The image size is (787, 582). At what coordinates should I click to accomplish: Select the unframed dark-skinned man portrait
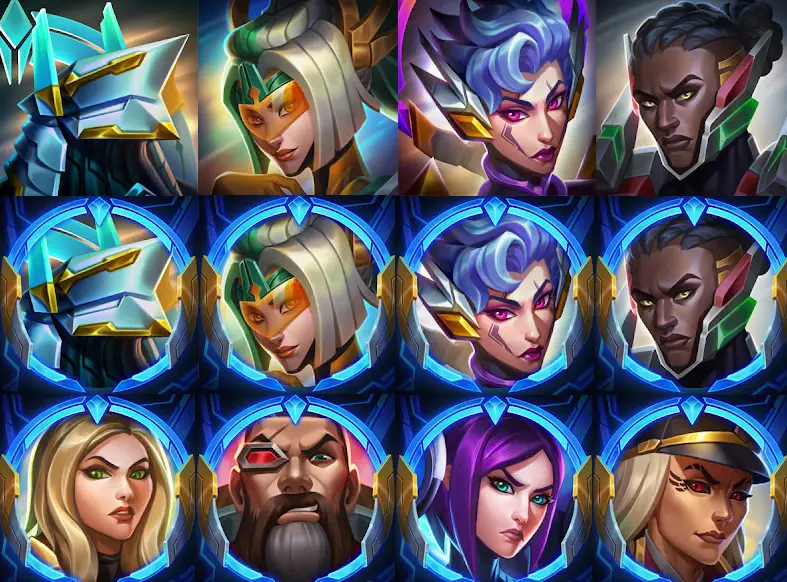691,97
